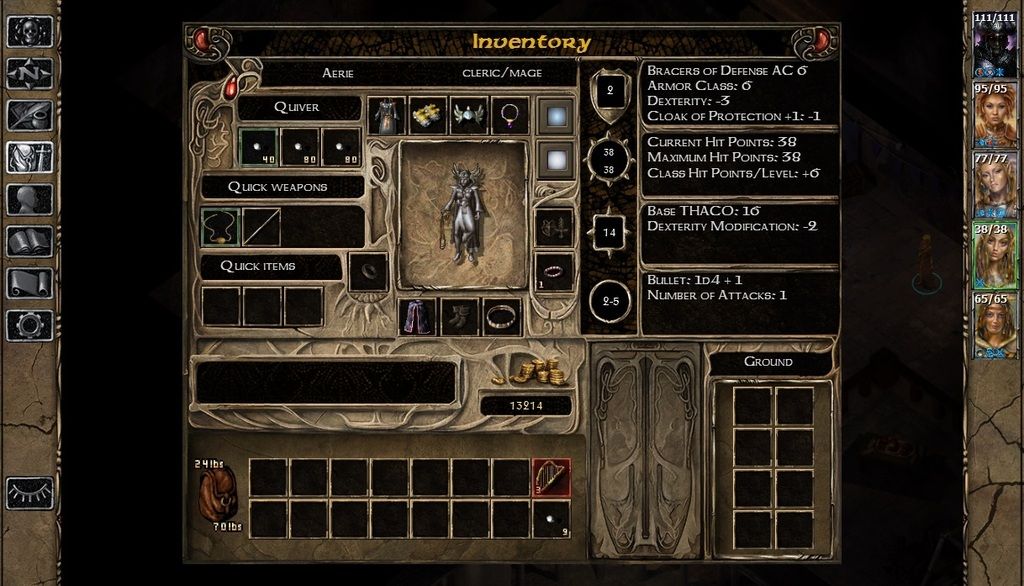Select the quiver bullets stack of 40
The image size is (1024, 586).
(x=259, y=147)
